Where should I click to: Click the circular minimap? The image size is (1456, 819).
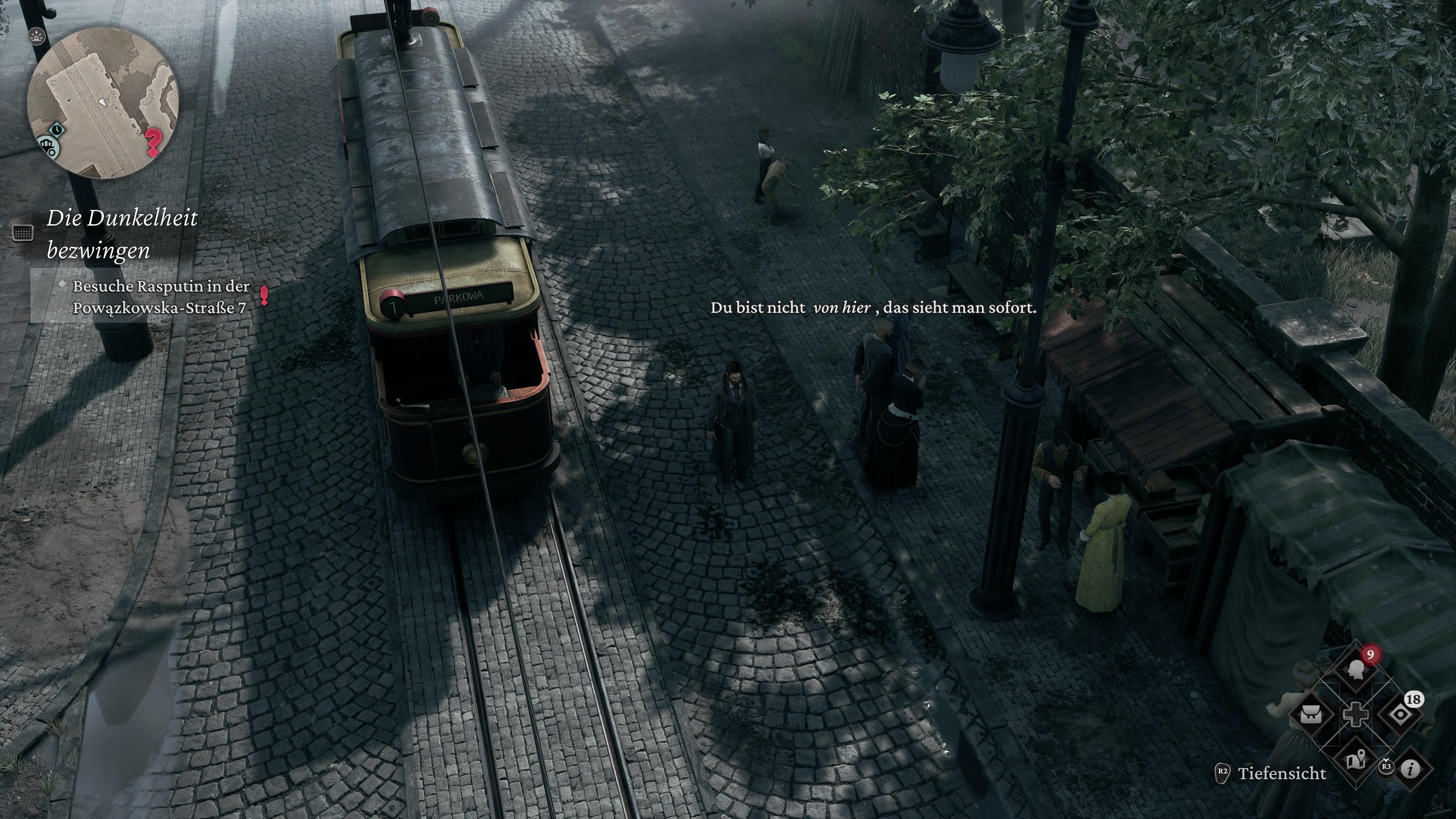click(x=104, y=103)
